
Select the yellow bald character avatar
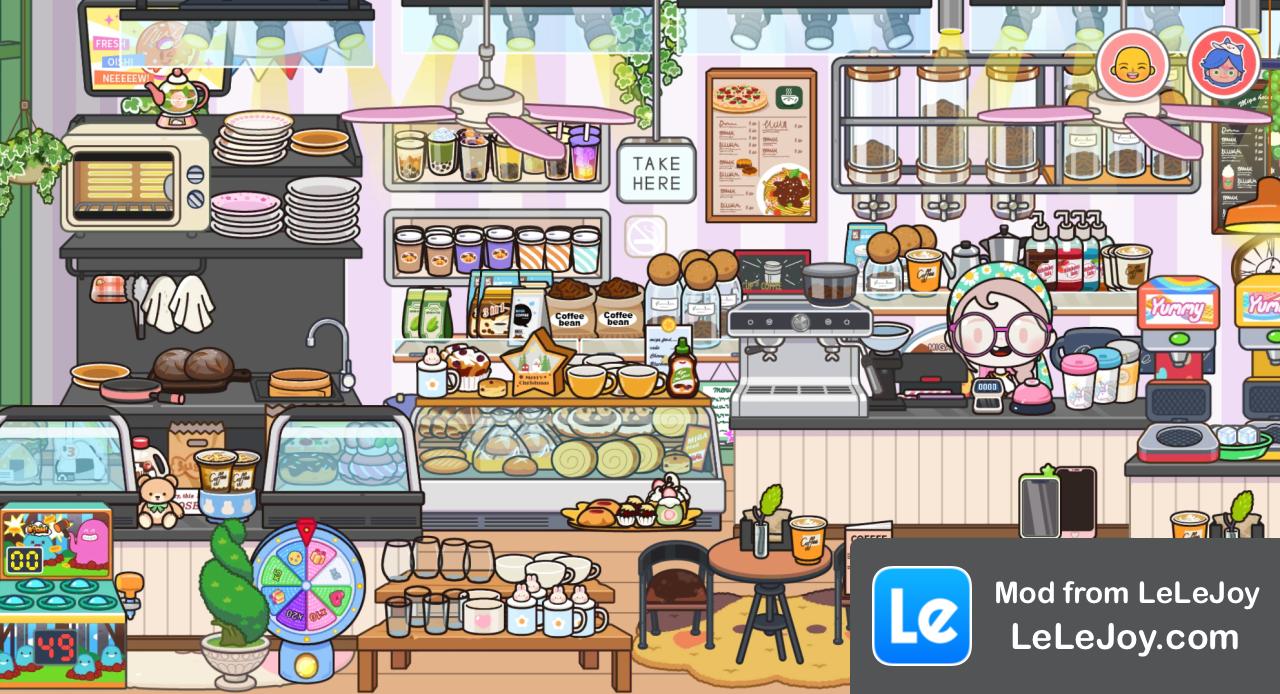click(1132, 64)
